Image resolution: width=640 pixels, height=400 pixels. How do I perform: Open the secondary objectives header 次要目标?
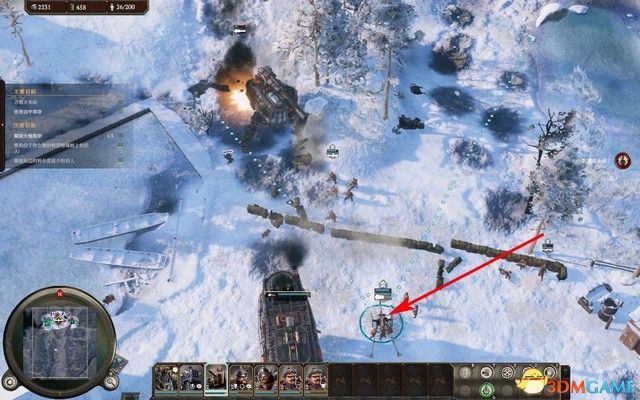tap(24, 126)
